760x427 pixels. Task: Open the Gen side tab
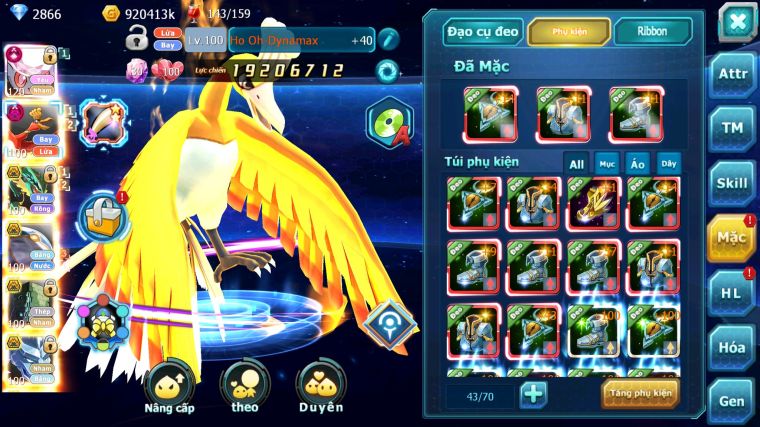[x=731, y=400]
